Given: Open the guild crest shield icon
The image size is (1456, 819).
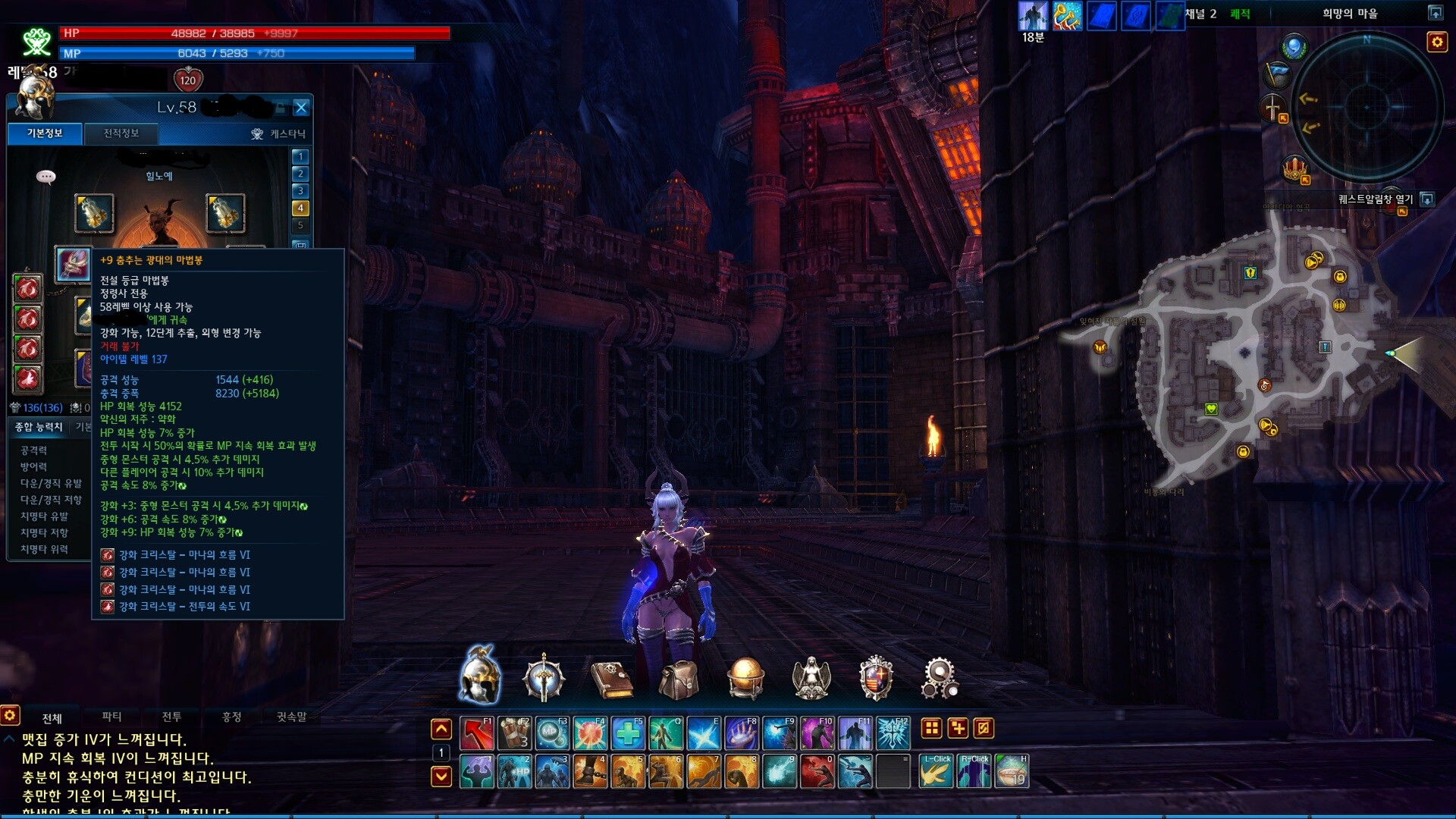Looking at the screenshot, I should [x=875, y=678].
